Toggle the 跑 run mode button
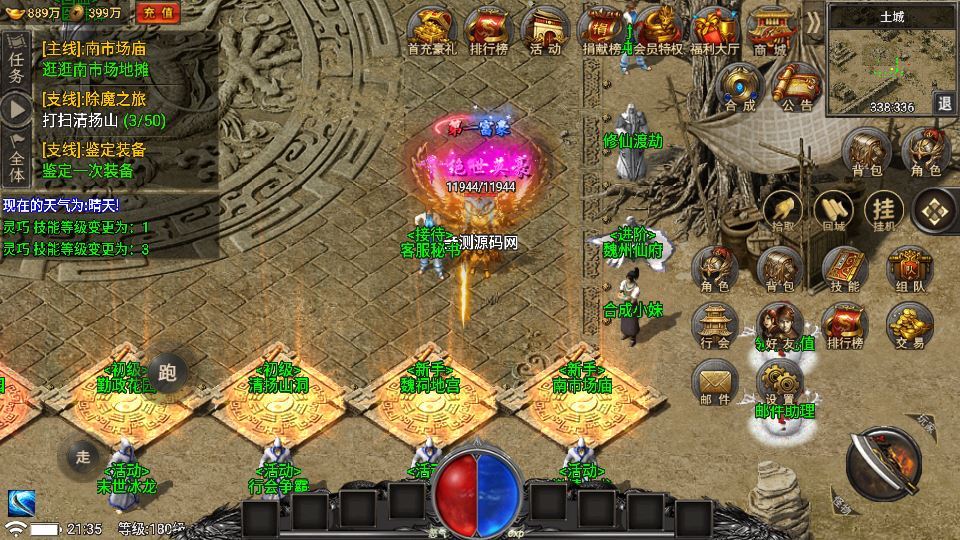This screenshot has height=540, width=960. point(167,374)
